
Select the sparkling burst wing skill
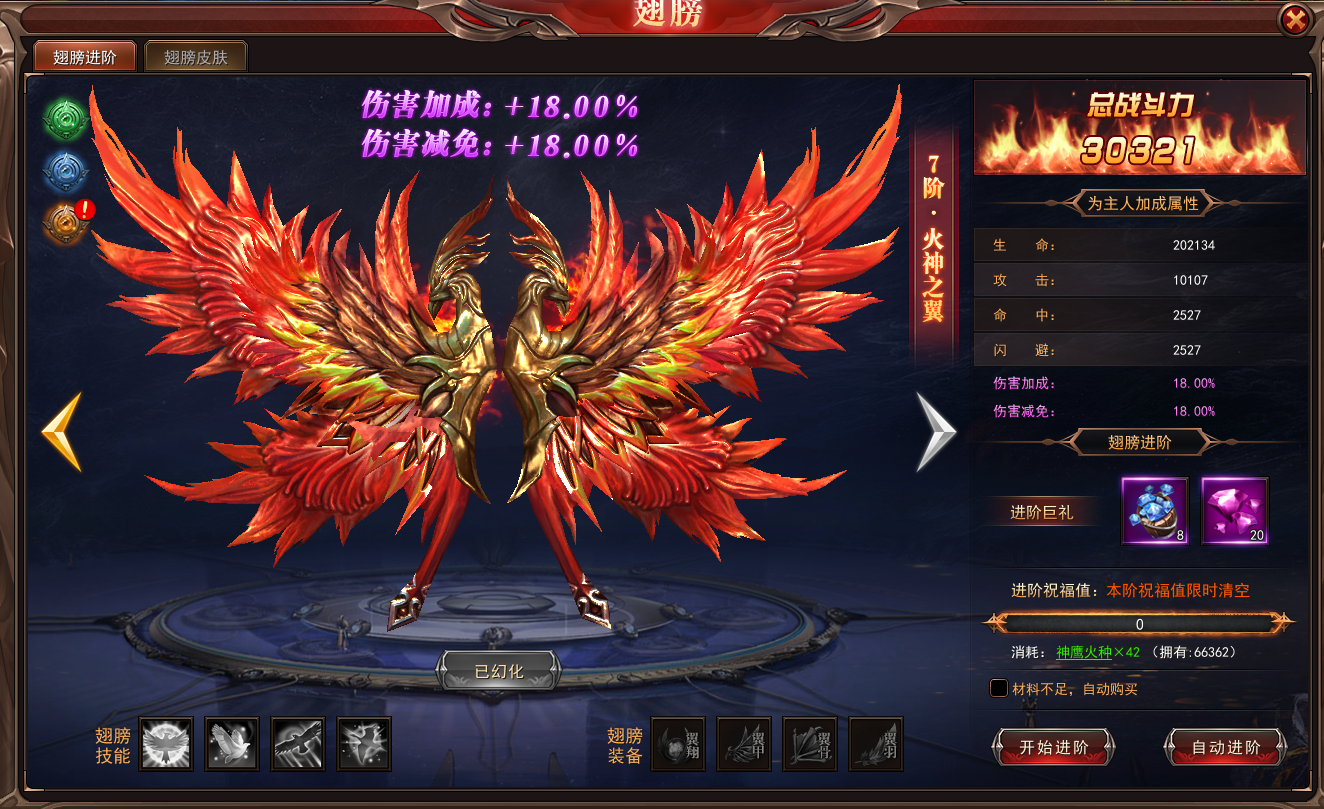pos(364,743)
